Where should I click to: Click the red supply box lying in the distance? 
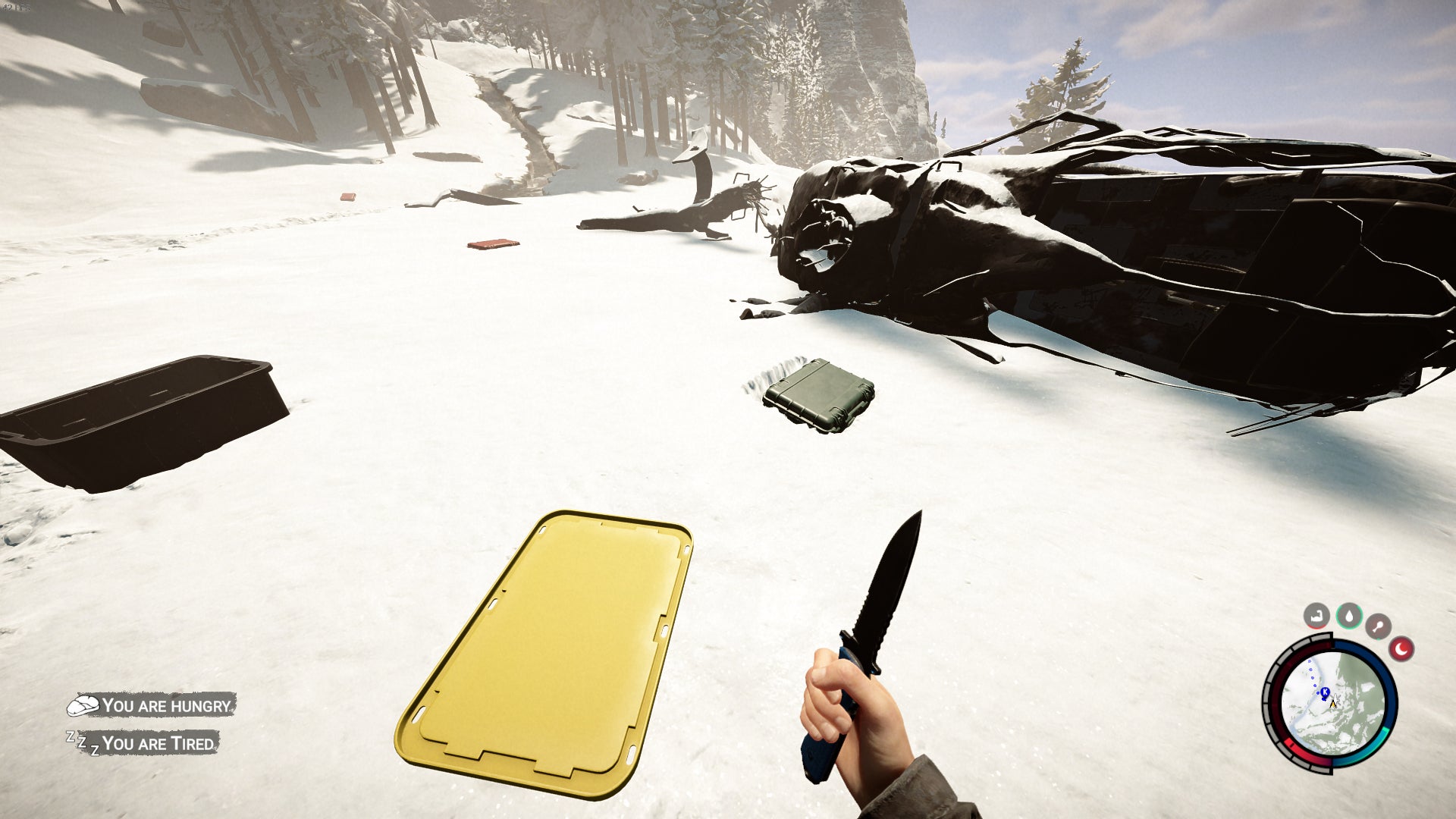click(x=493, y=244)
